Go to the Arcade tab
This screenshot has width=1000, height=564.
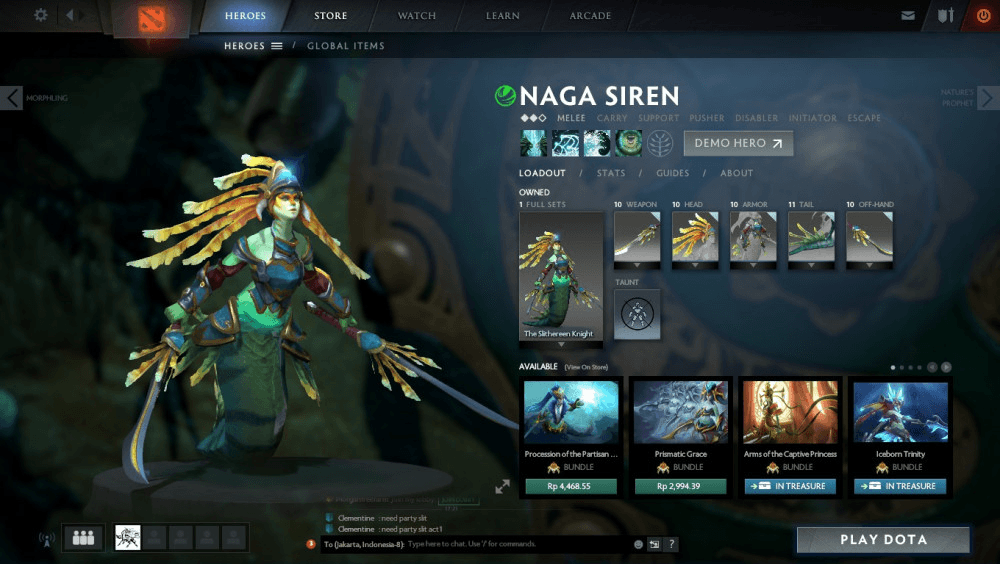592,16
